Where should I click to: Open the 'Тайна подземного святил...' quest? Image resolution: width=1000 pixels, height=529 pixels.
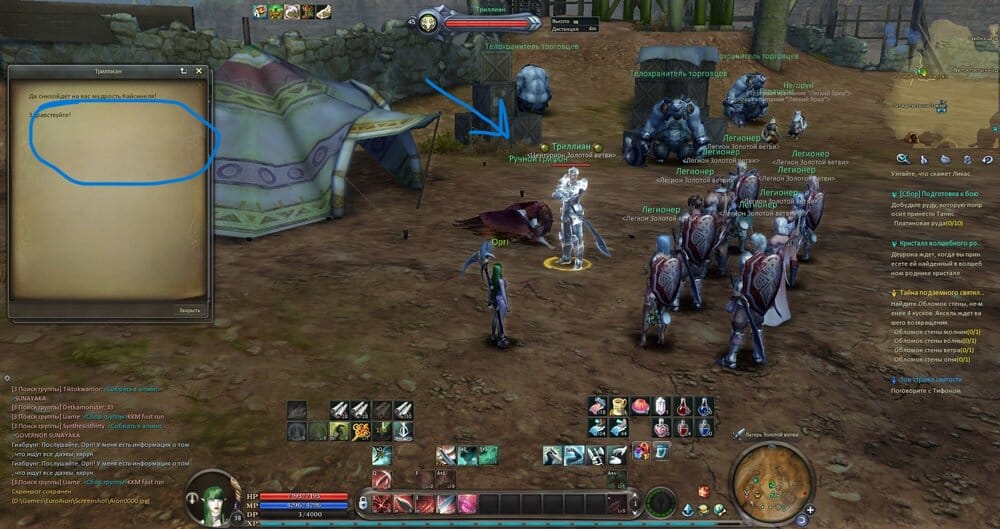(x=938, y=292)
